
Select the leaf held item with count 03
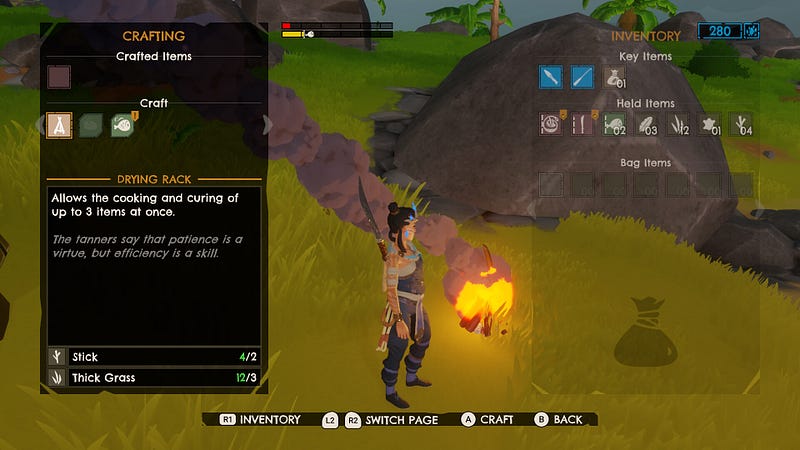click(646, 124)
